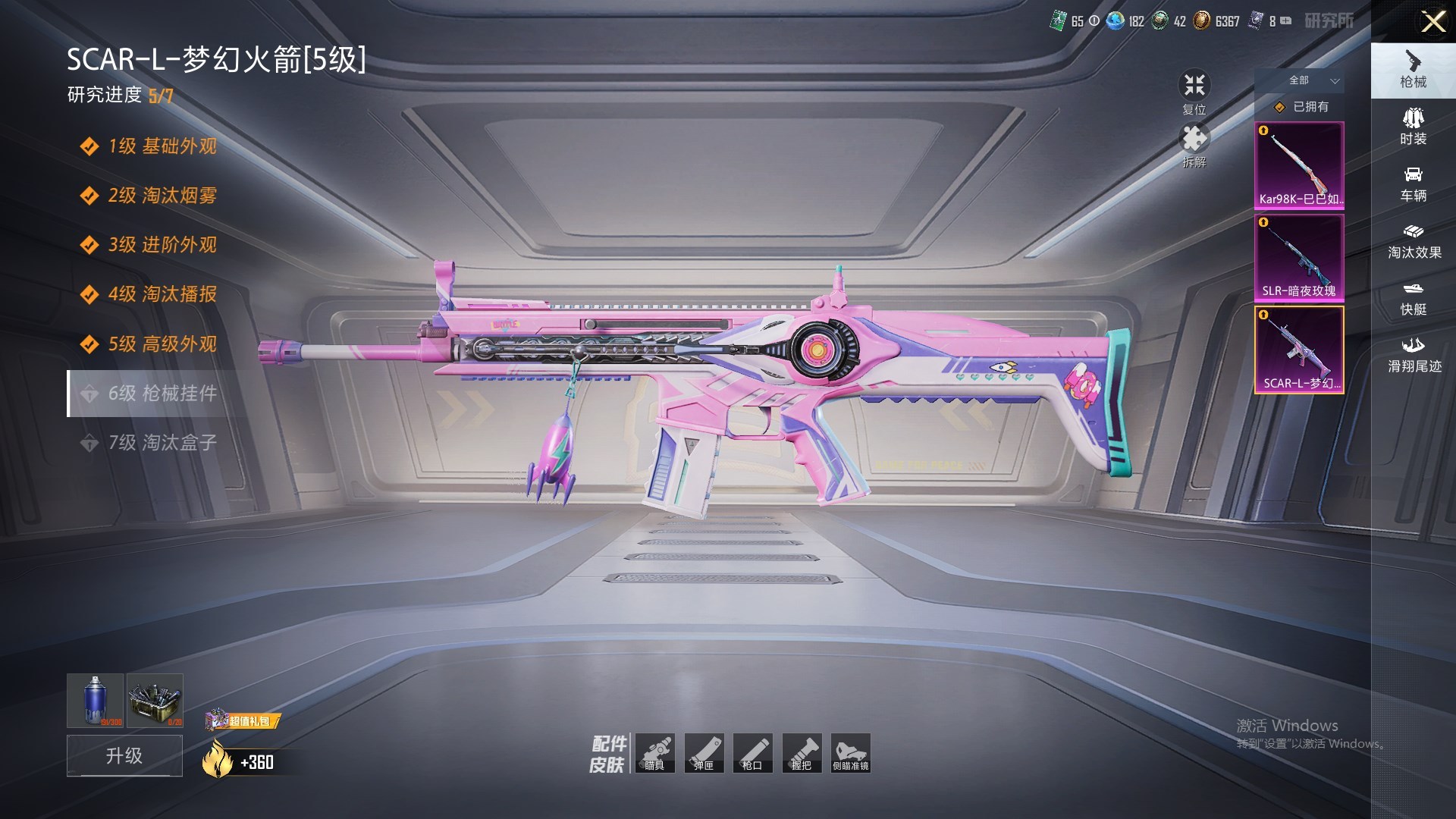Select the Kar98K skin thumbnail

point(1299,165)
